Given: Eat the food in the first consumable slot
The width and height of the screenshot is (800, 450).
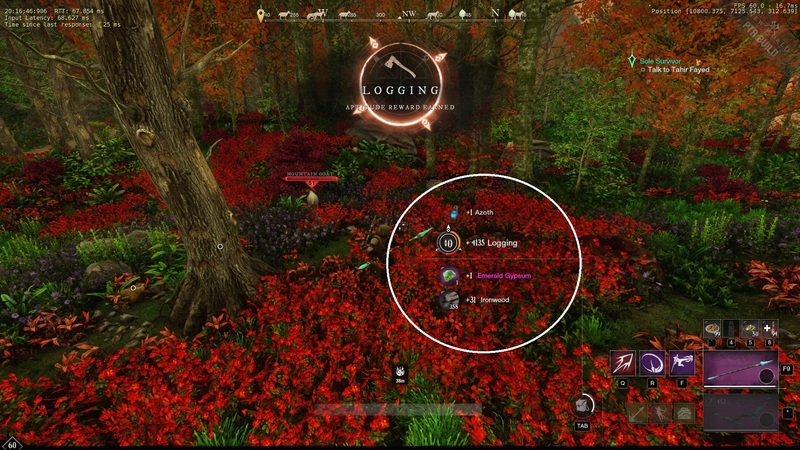Looking at the screenshot, I should [x=712, y=328].
